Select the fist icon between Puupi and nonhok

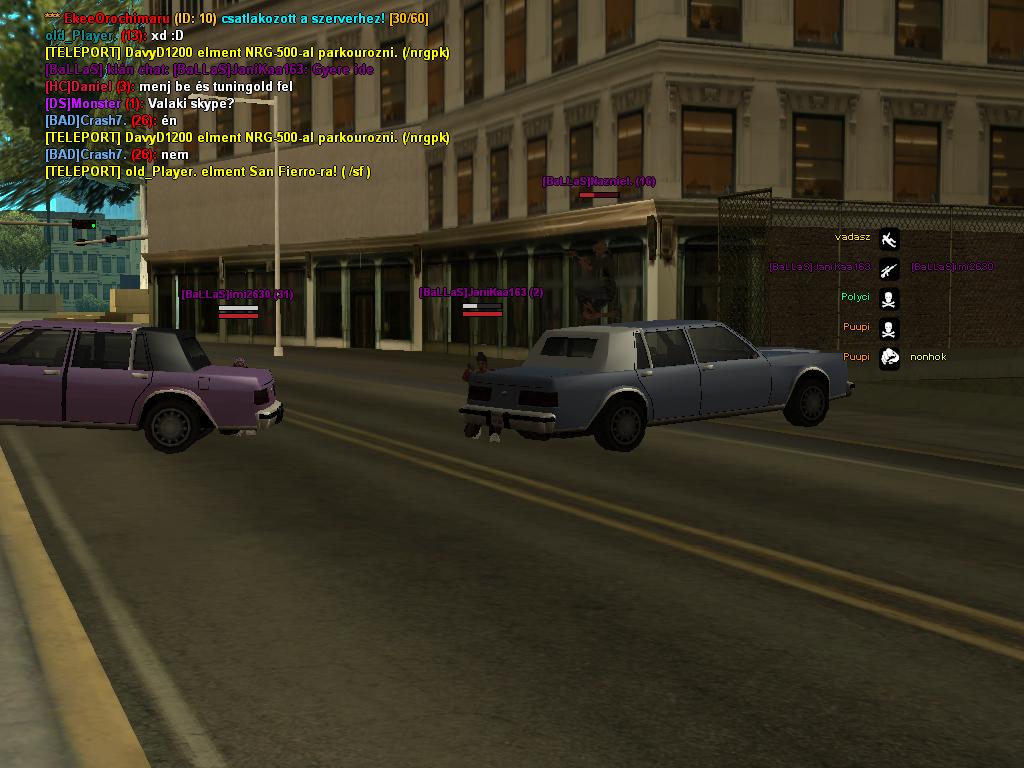(889, 357)
